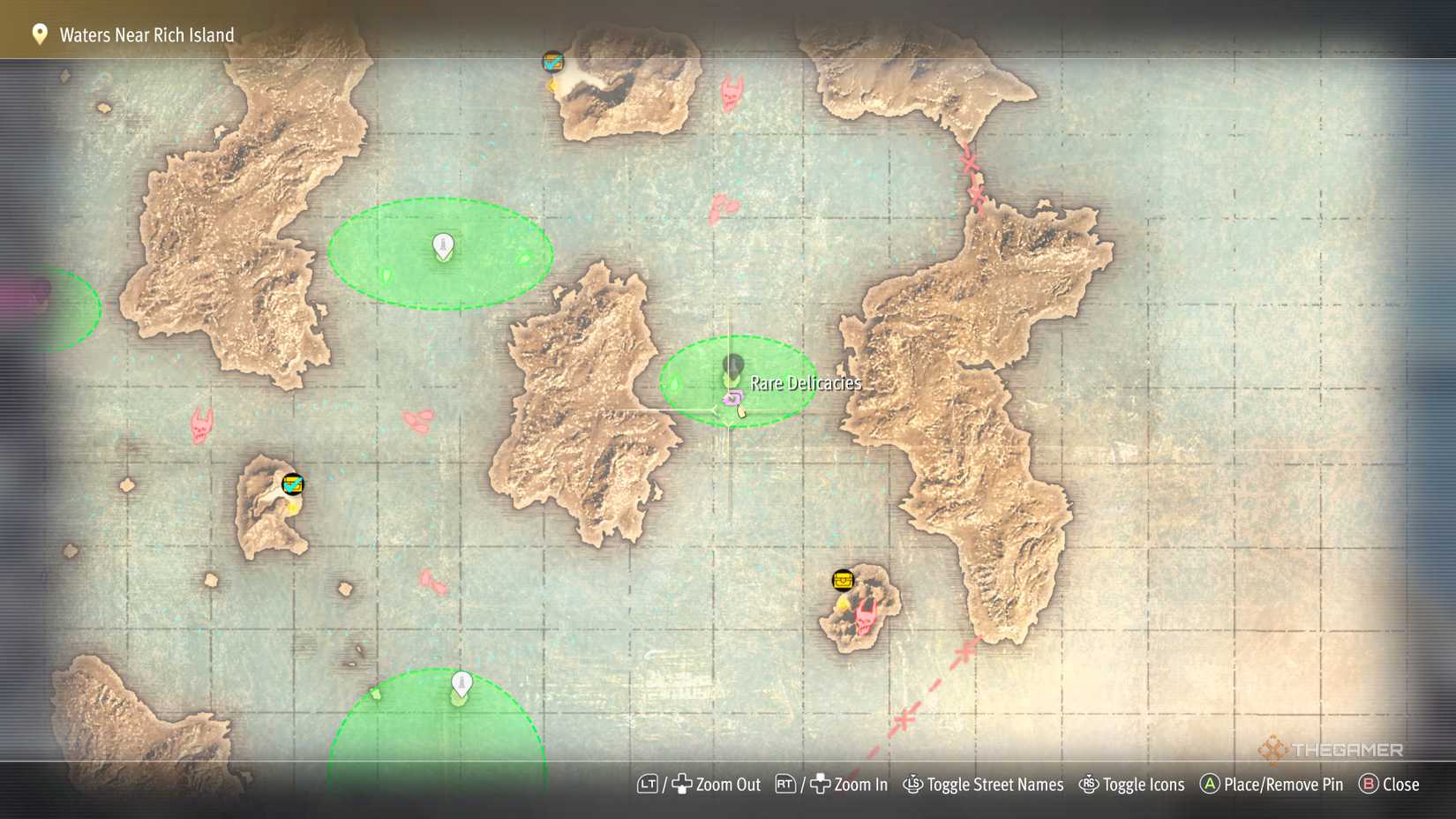
Task: Click the red X marker on the northeastern route
Action: pyautogui.click(x=969, y=164)
